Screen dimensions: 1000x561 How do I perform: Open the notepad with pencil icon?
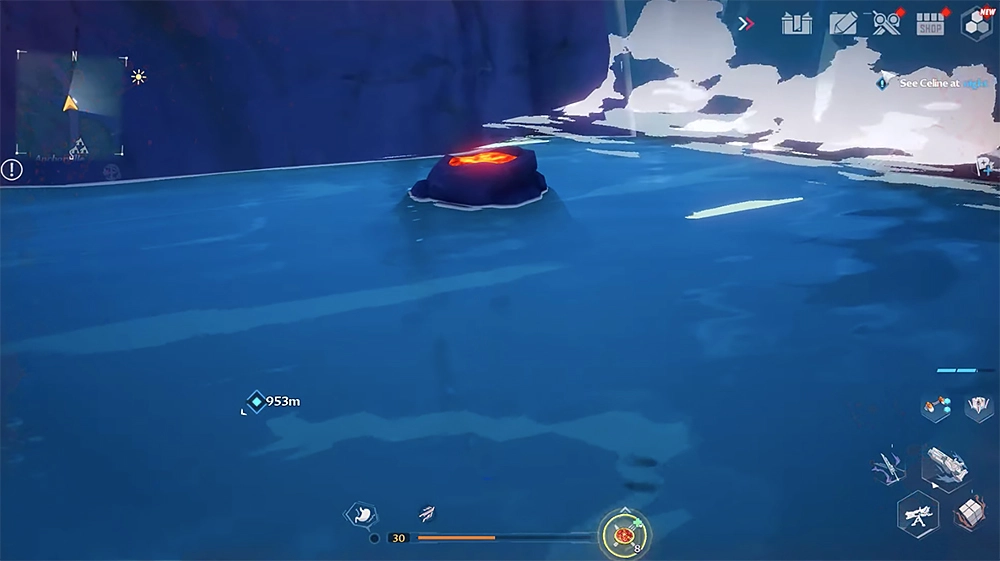[843, 23]
